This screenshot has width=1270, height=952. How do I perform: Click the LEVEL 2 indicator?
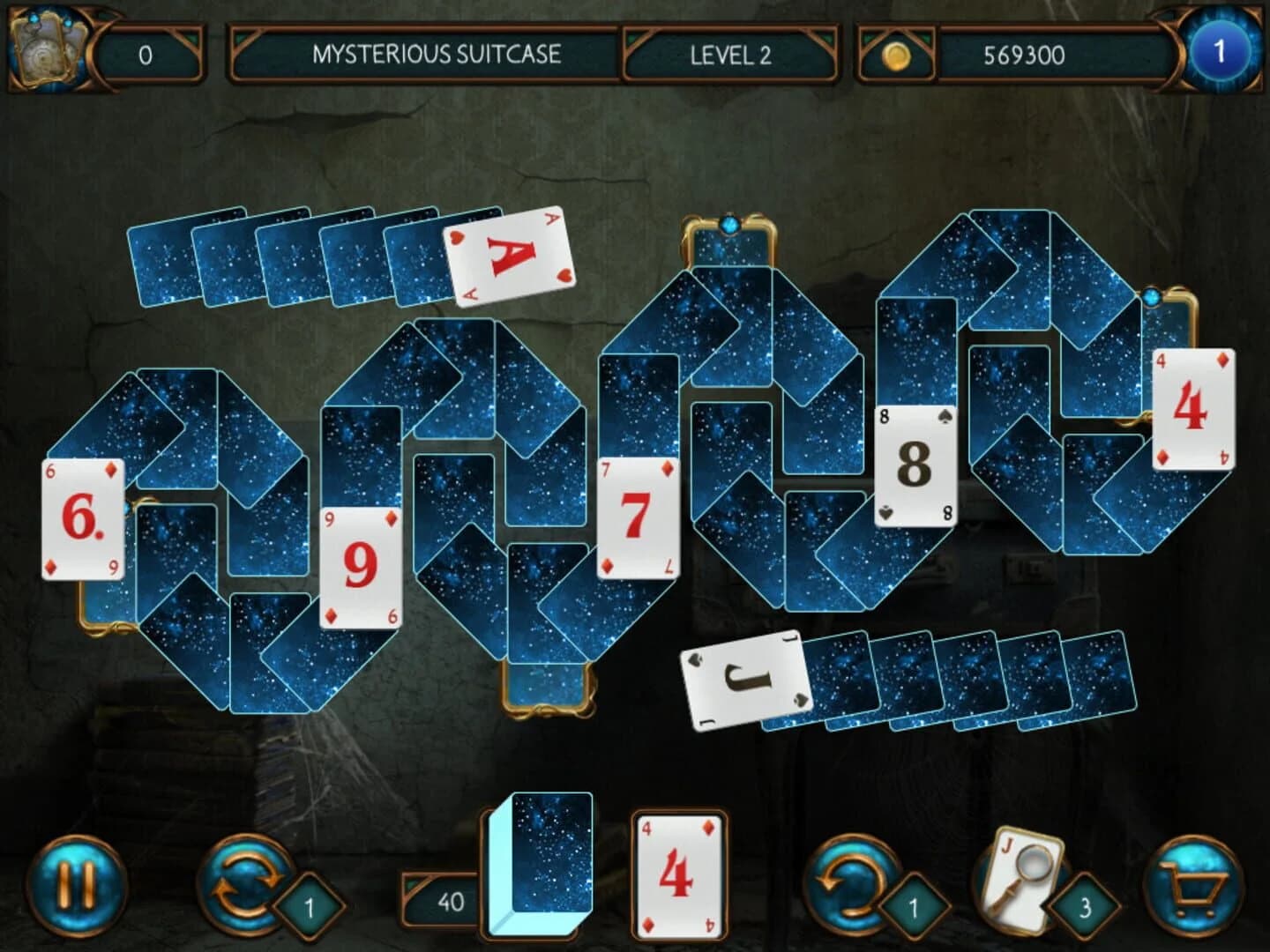pyautogui.click(x=728, y=55)
